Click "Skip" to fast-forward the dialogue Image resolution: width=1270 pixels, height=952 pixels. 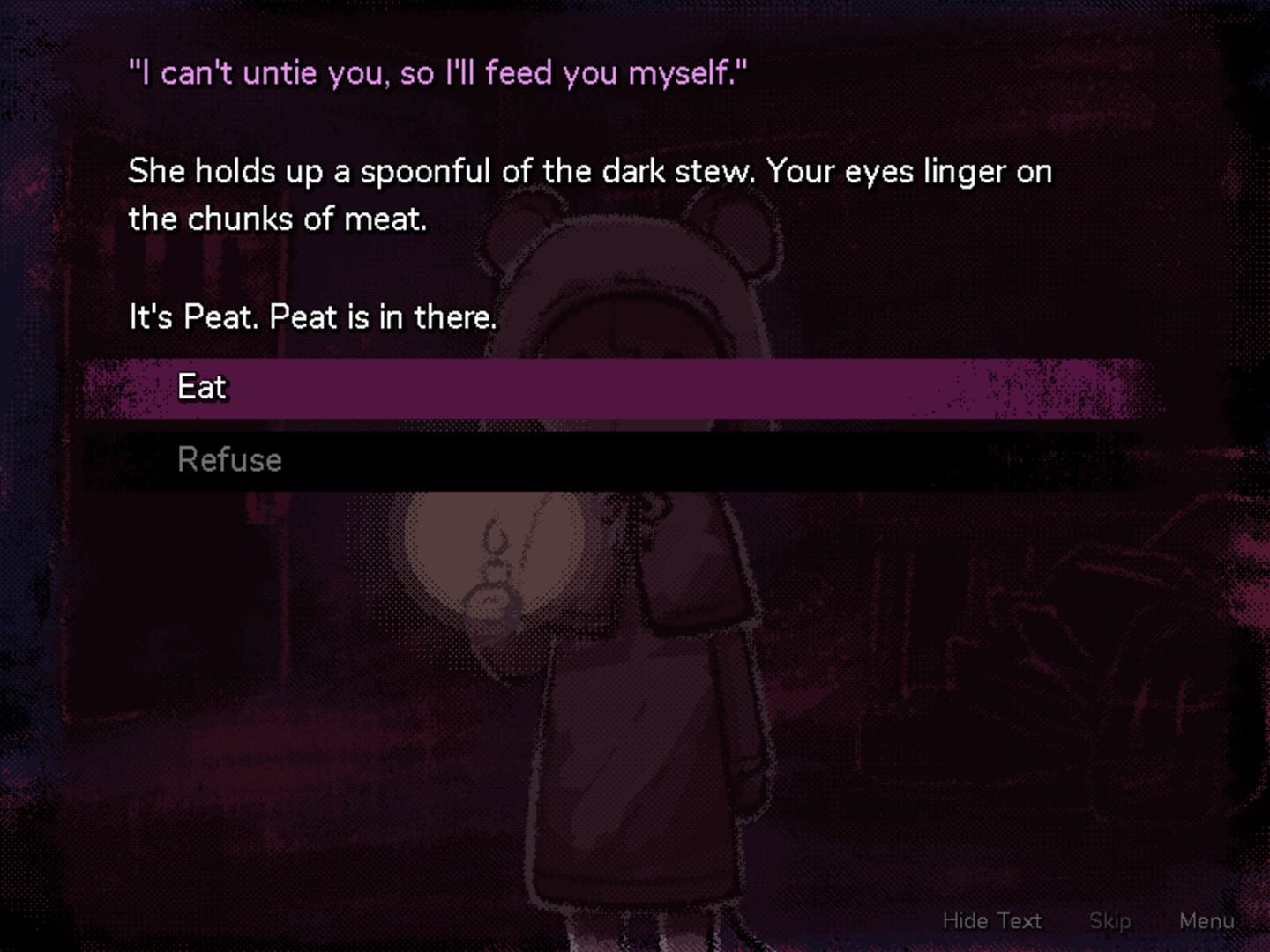(x=1109, y=920)
